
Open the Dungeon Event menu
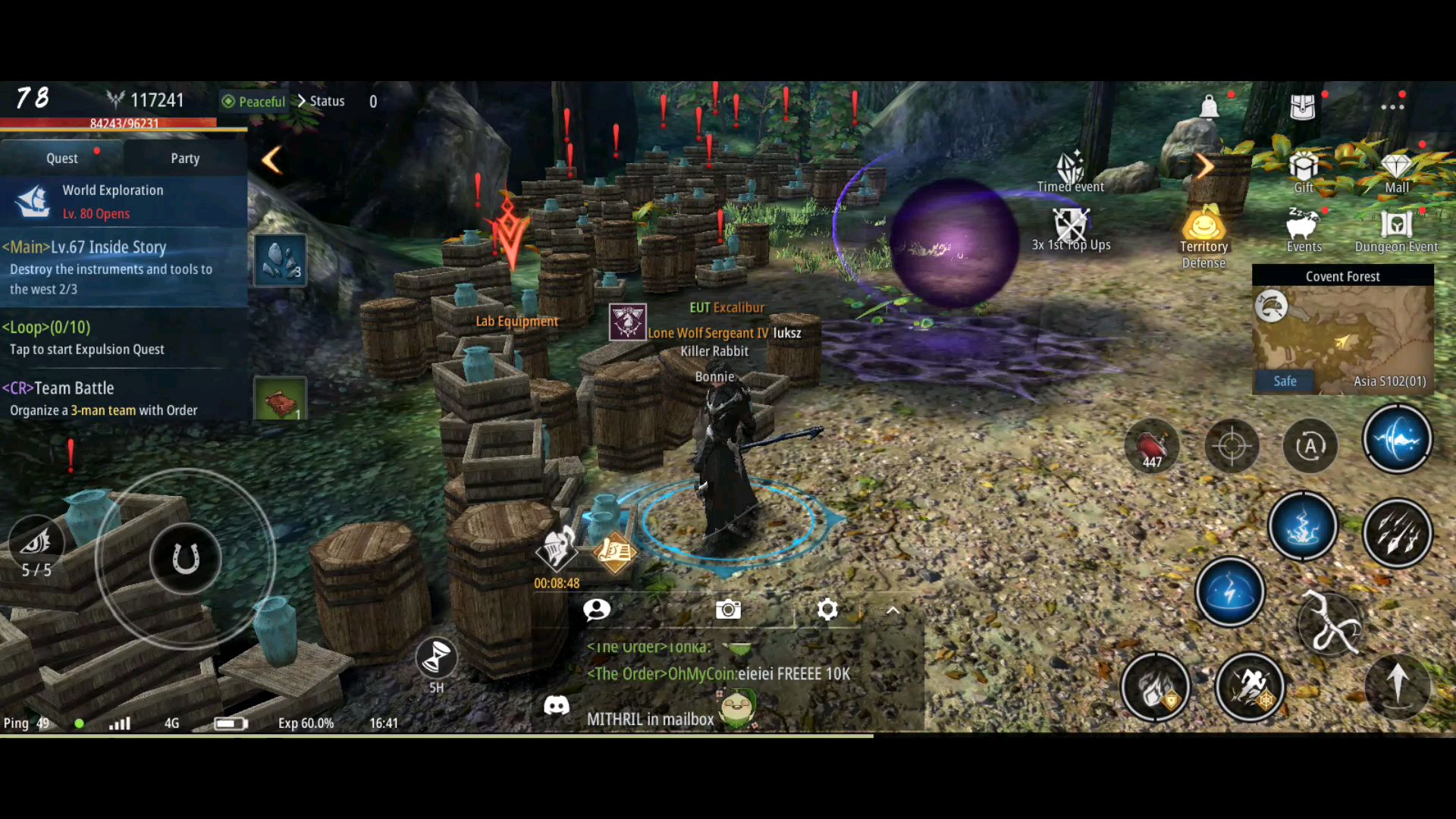1396,231
